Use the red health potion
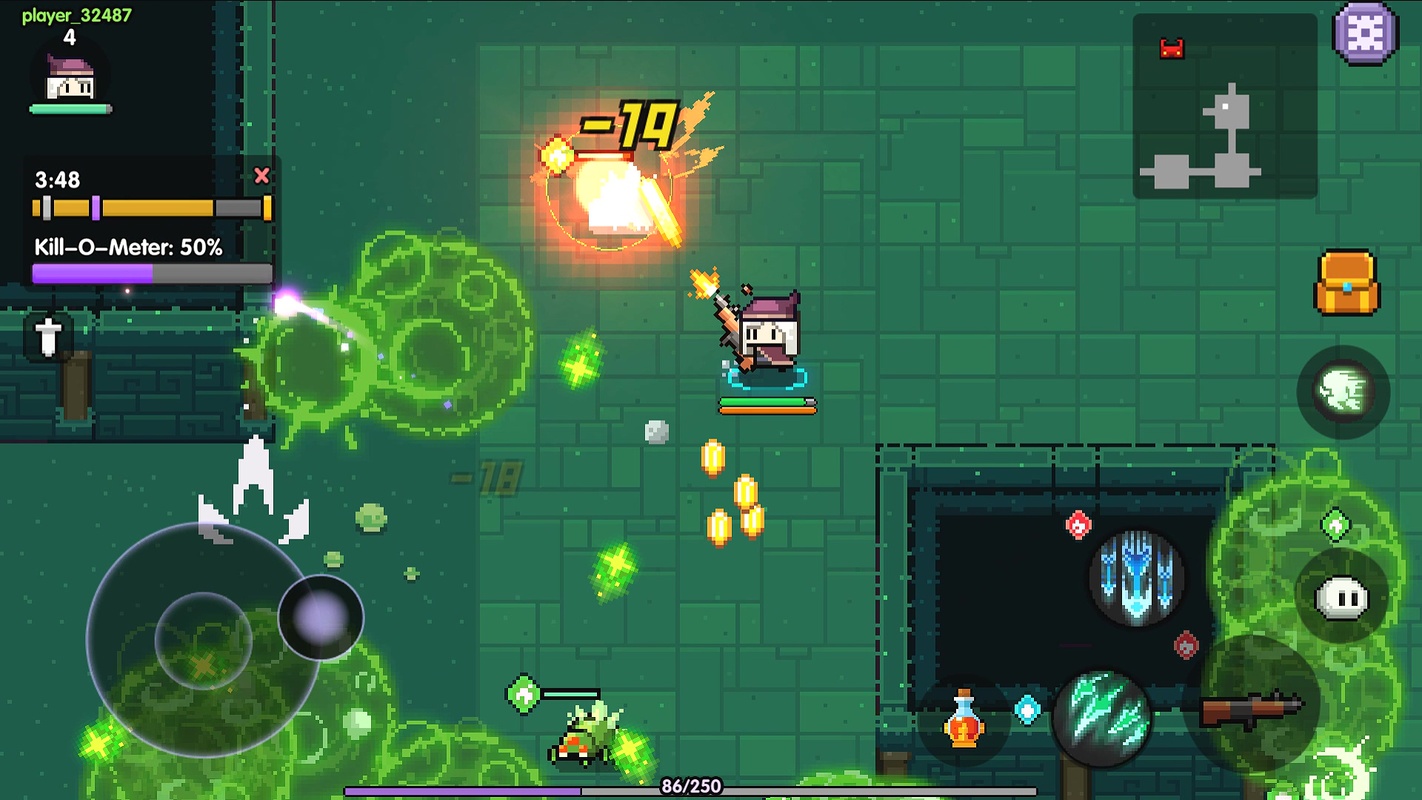The width and height of the screenshot is (1422, 800). [x=964, y=719]
